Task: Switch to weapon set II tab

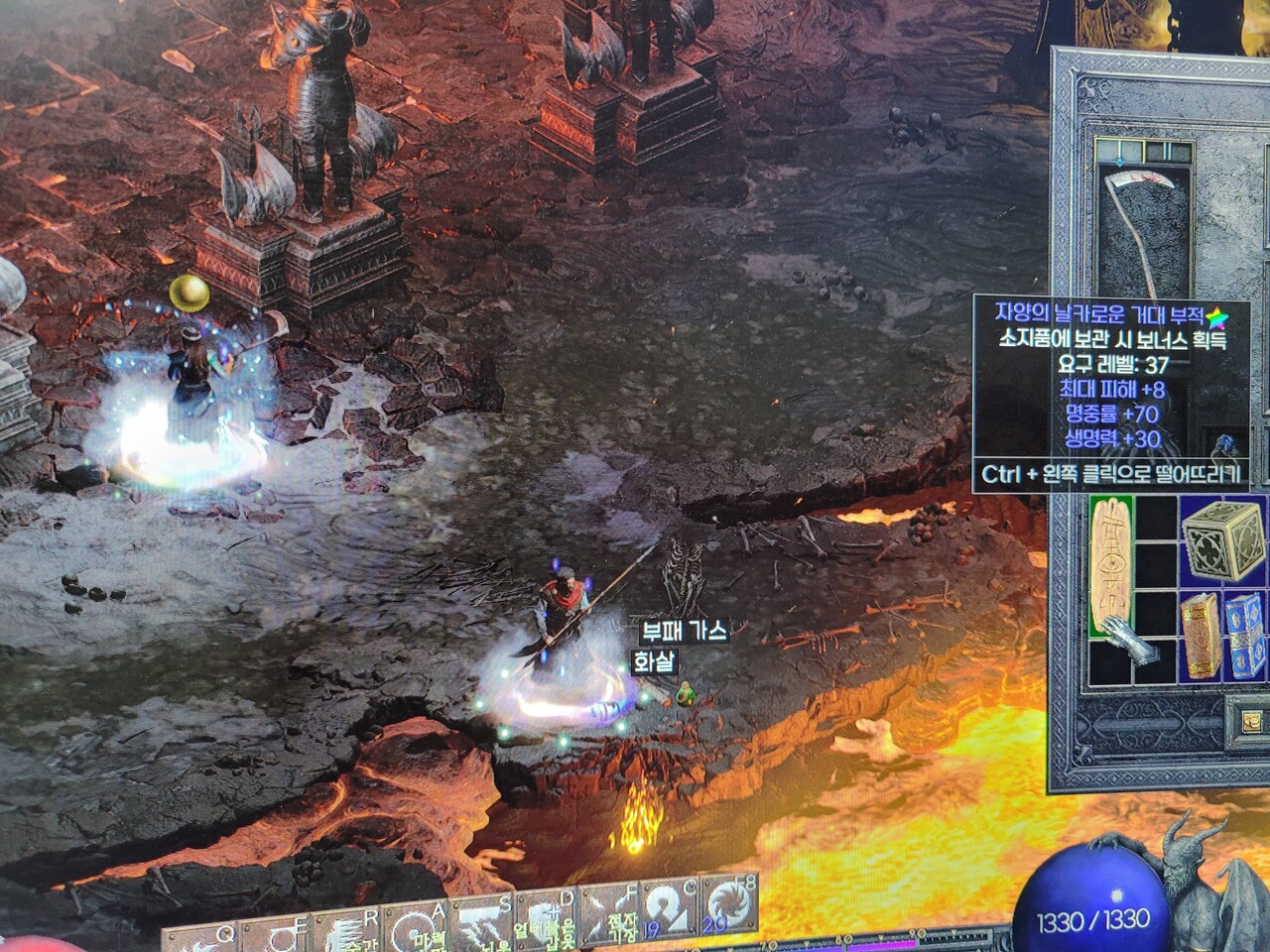Action: pos(1162,151)
